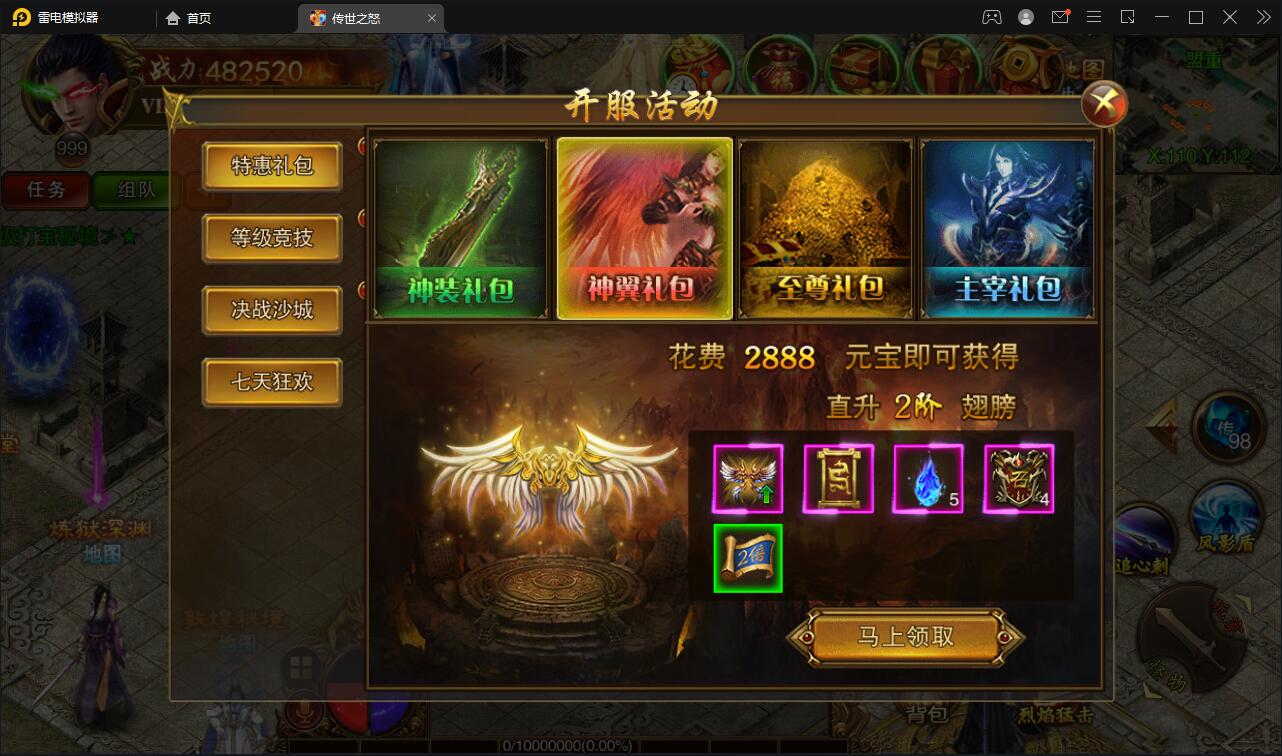
Task: Click the 传98 teleport icon
Action: coord(1225,427)
